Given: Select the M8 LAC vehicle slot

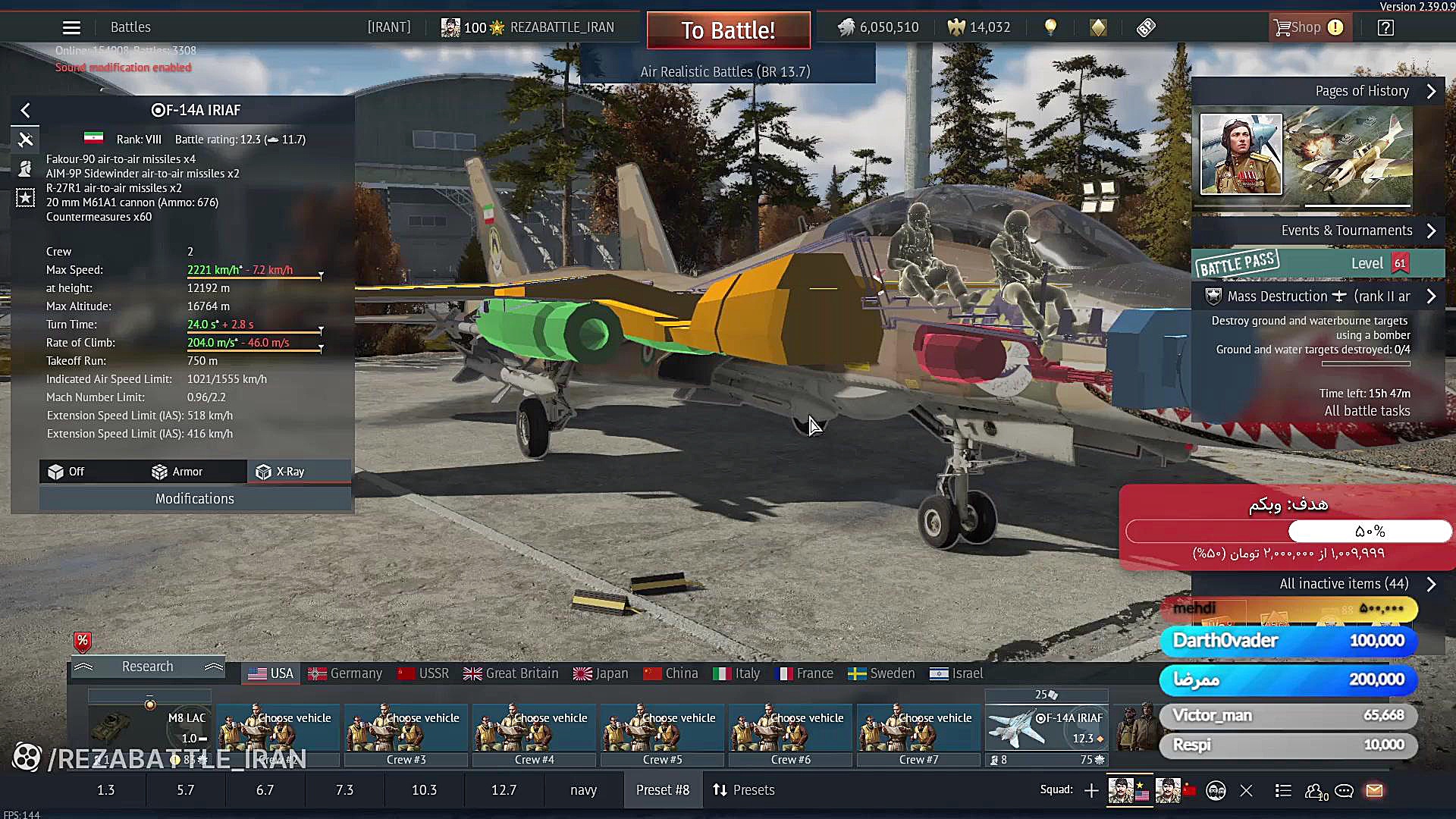Looking at the screenshot, I should (149, 728).
